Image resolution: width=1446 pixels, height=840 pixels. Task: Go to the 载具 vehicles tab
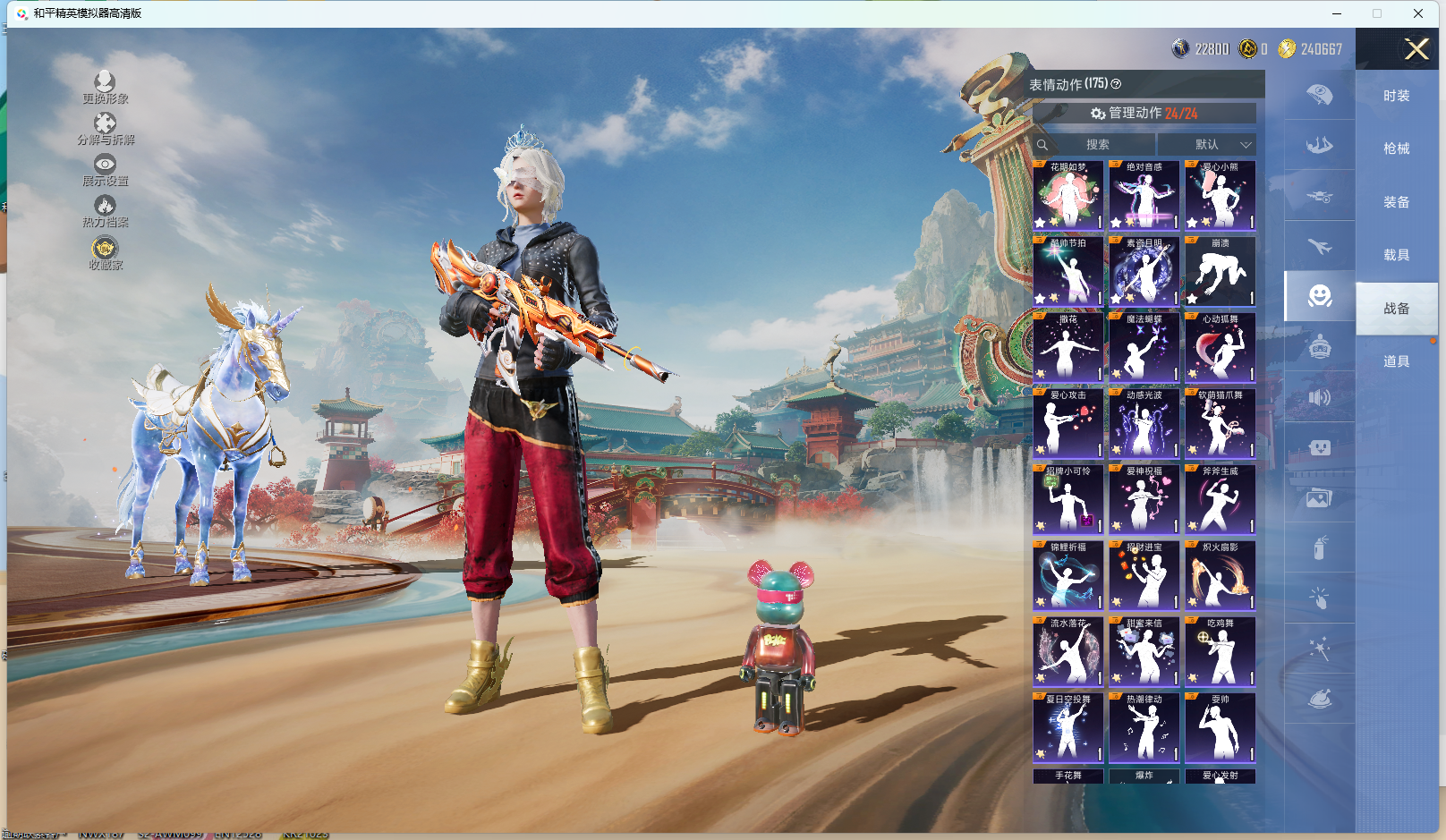1396,255
